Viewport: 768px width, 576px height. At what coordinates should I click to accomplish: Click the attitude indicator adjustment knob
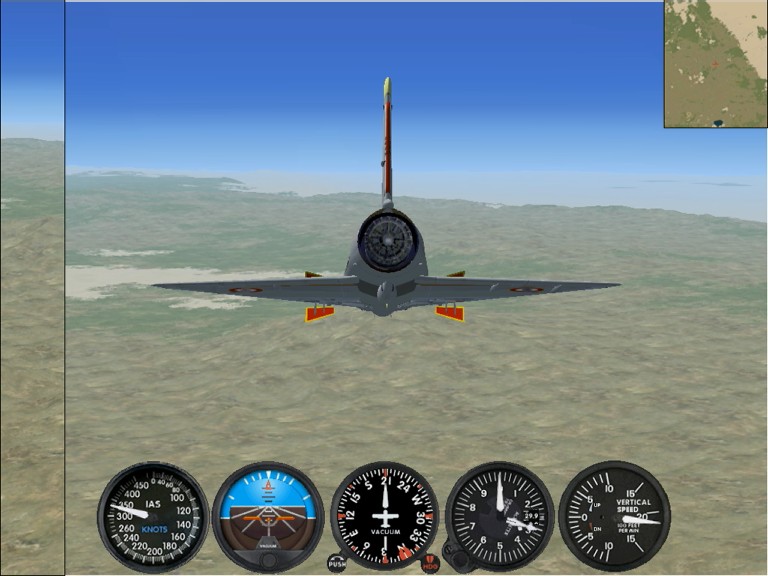268,560
